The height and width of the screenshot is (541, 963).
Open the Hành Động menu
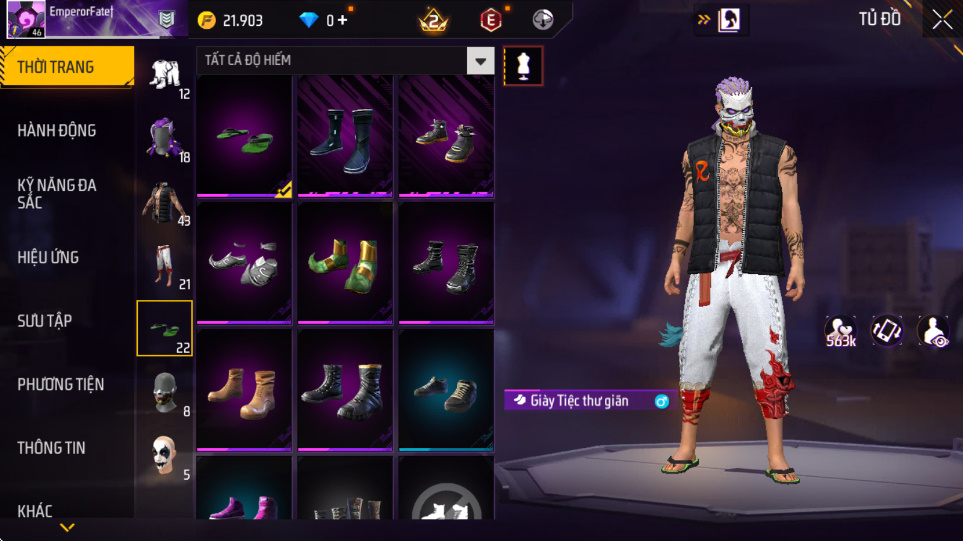pos(57,130)
